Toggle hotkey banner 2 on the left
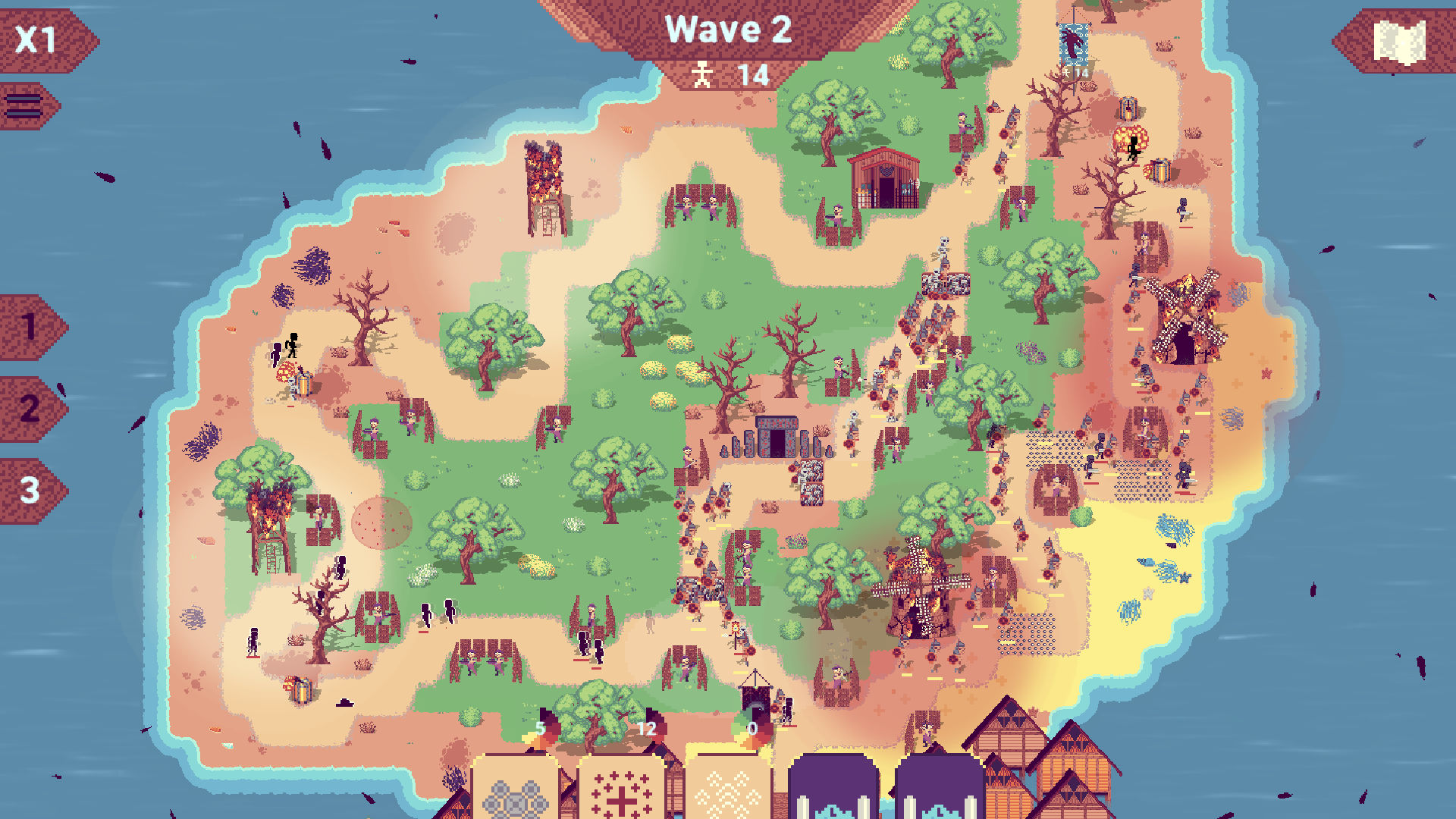 point(29,409)
